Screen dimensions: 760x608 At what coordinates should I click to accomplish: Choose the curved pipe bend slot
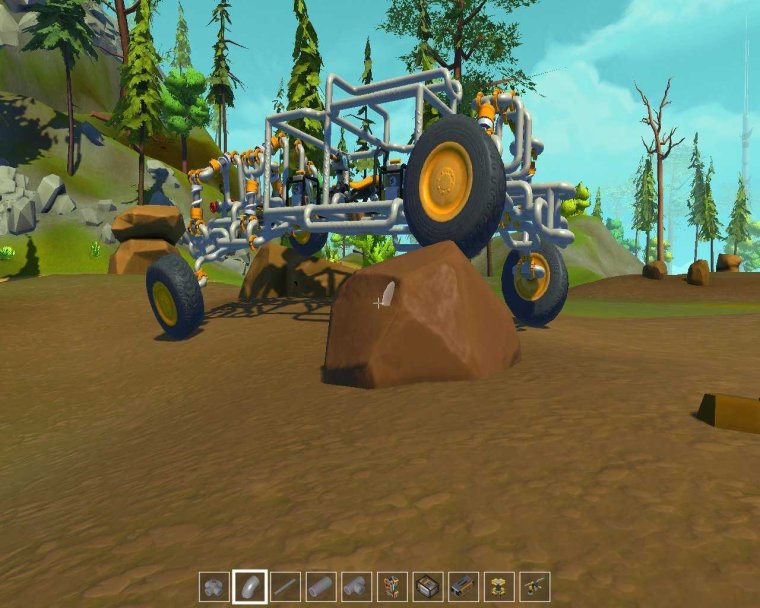[250, 586]
